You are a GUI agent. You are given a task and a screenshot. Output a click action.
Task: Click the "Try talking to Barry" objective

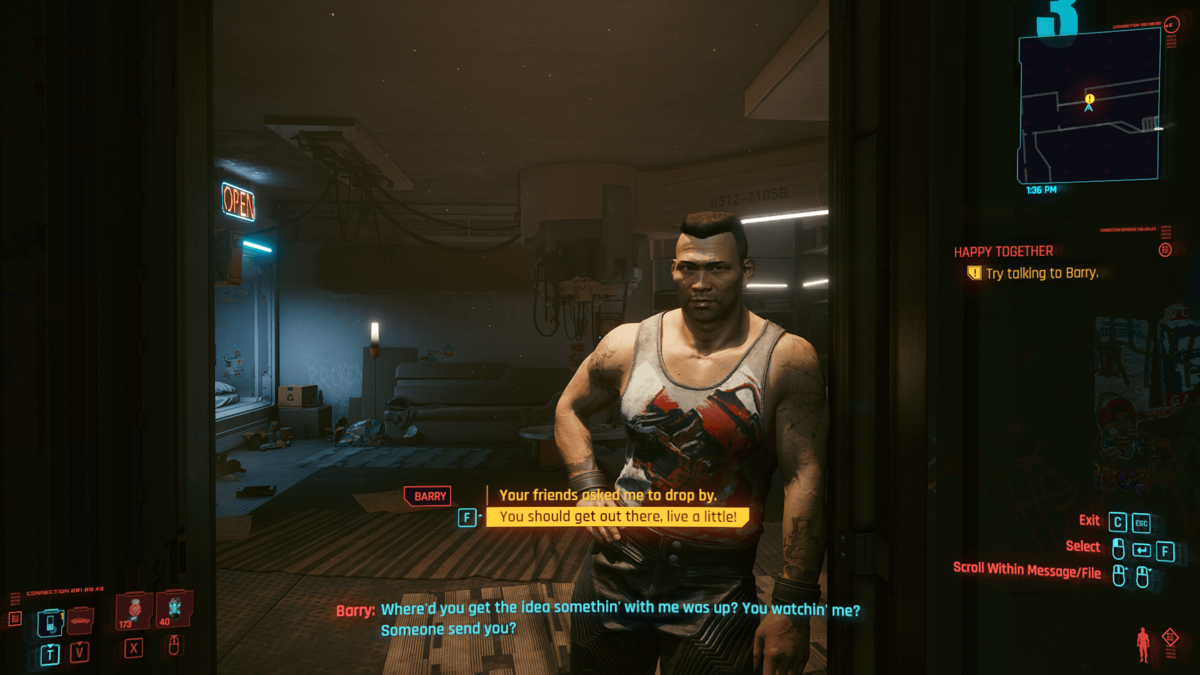tap(1041, 273)
